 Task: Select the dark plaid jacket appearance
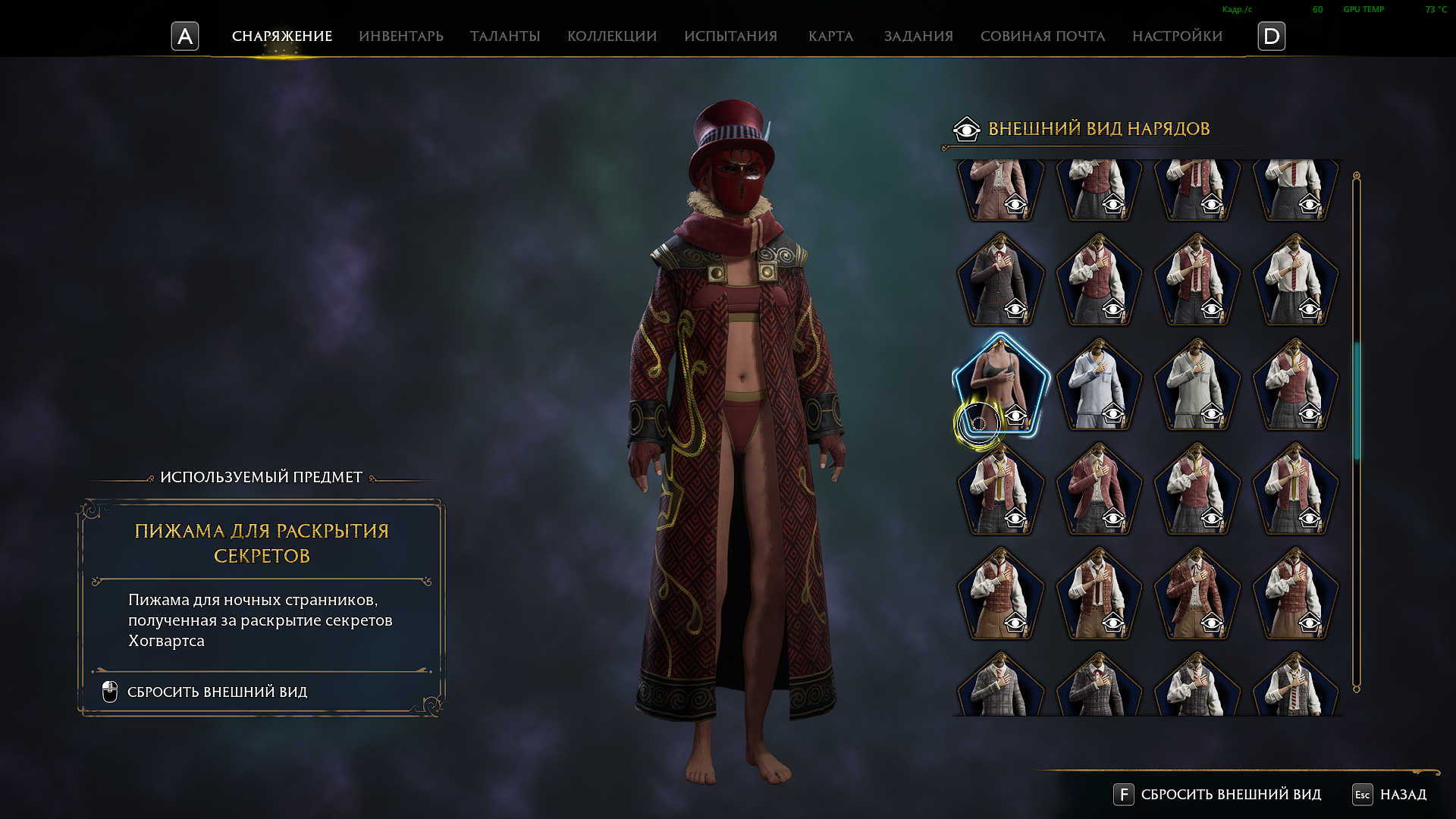click(x=1001, y=280)
